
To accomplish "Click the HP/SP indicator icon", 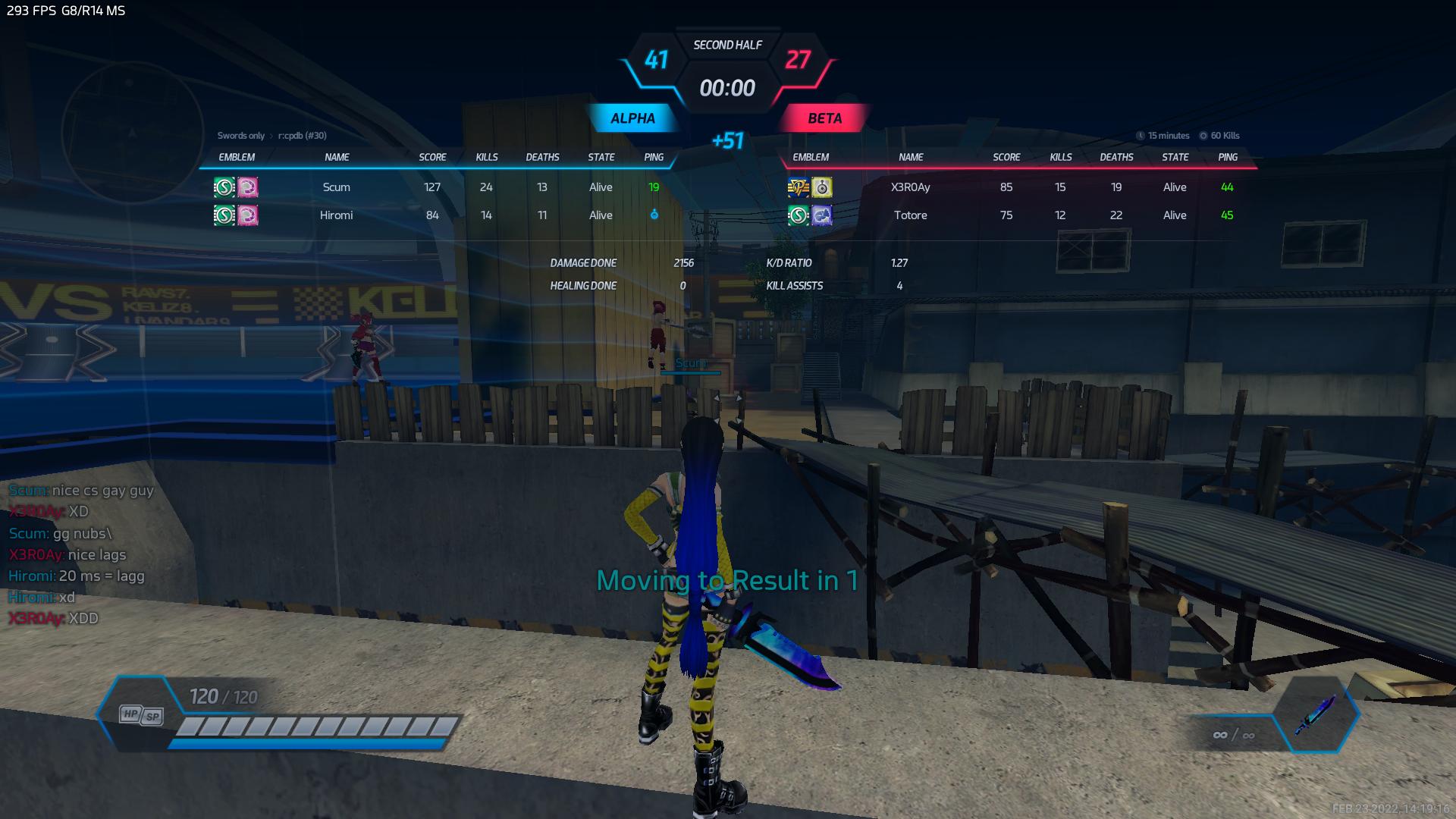I will pyautogui.click(x=142, y=714).
